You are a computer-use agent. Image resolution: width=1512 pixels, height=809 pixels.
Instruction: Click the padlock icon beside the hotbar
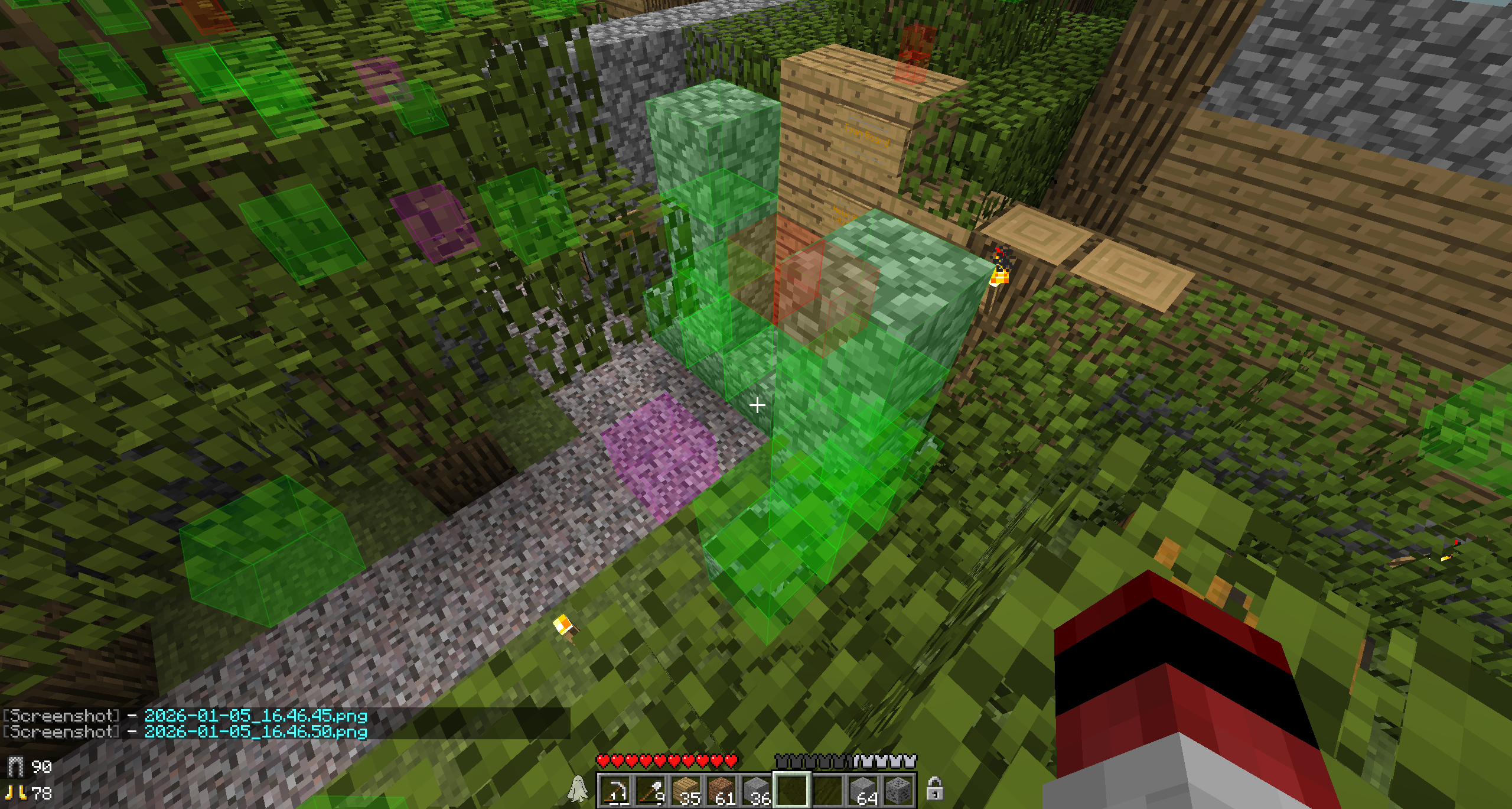coord(934,788)
